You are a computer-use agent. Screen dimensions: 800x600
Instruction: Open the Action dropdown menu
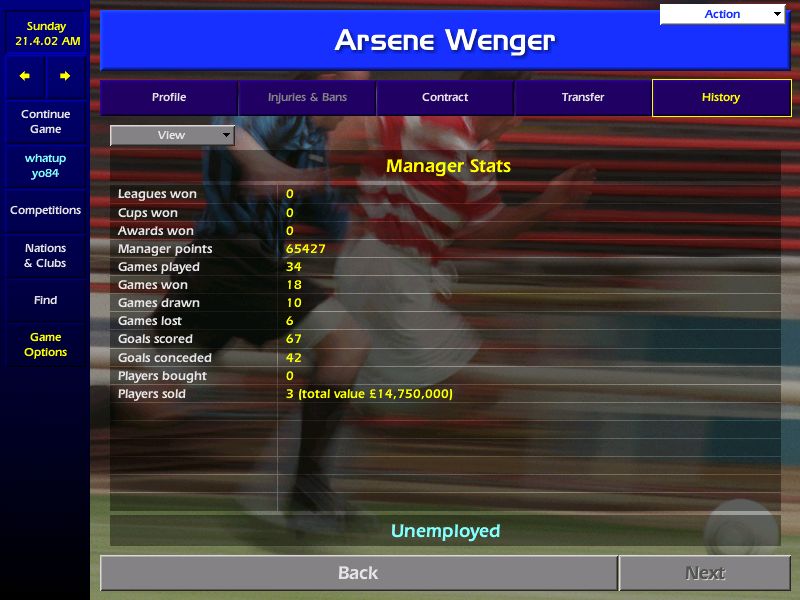pos(722,14)
